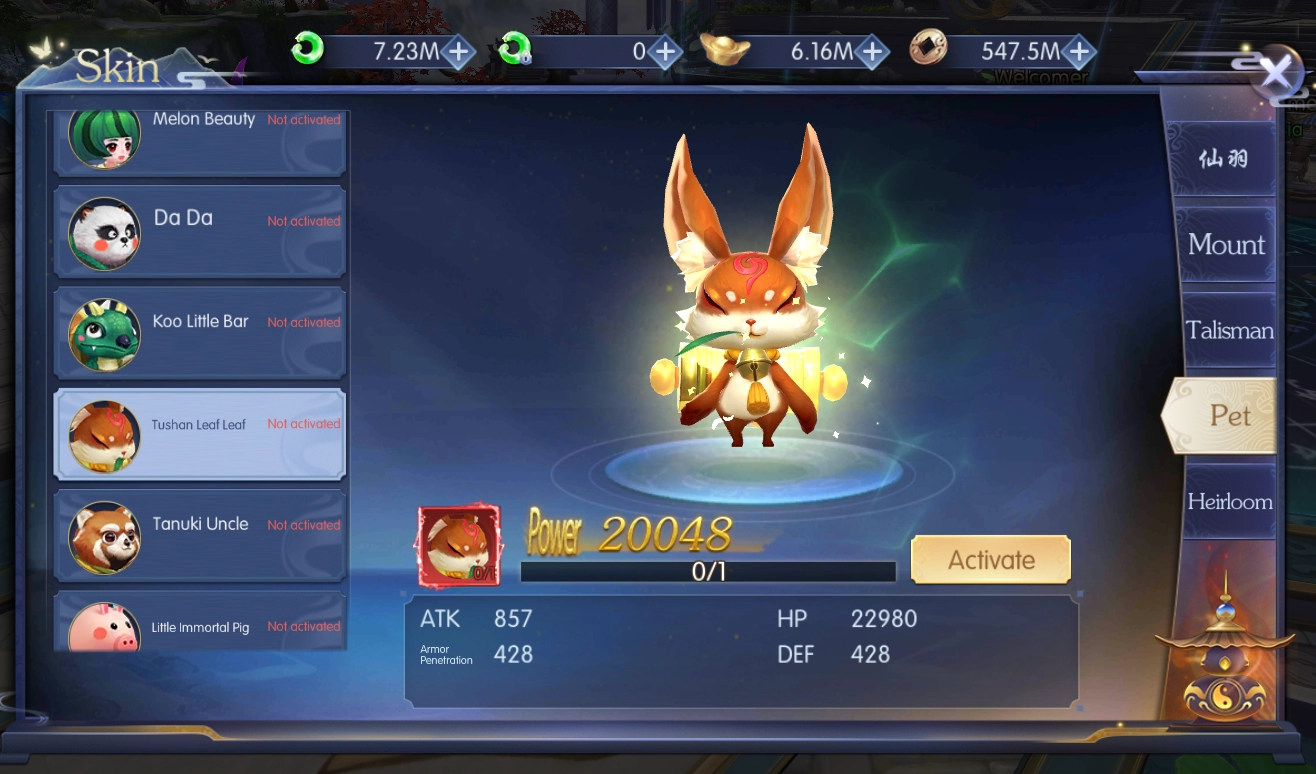Add copper coins via plus button

1079,51
